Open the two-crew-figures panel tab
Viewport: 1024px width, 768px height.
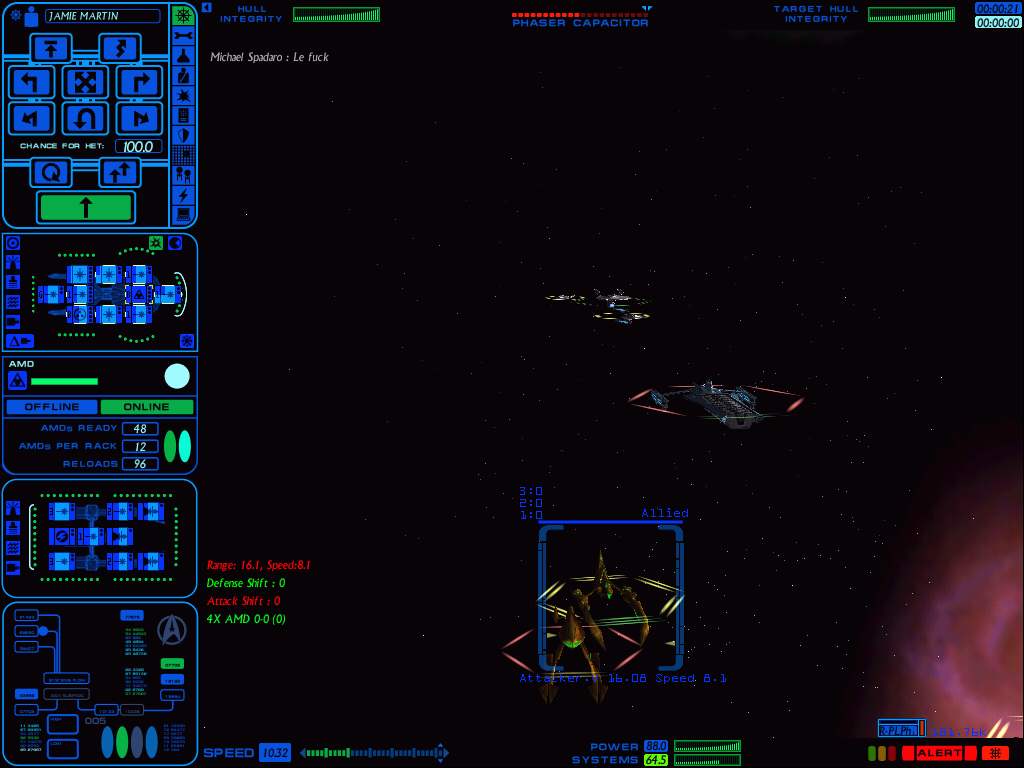coord(183,174)
